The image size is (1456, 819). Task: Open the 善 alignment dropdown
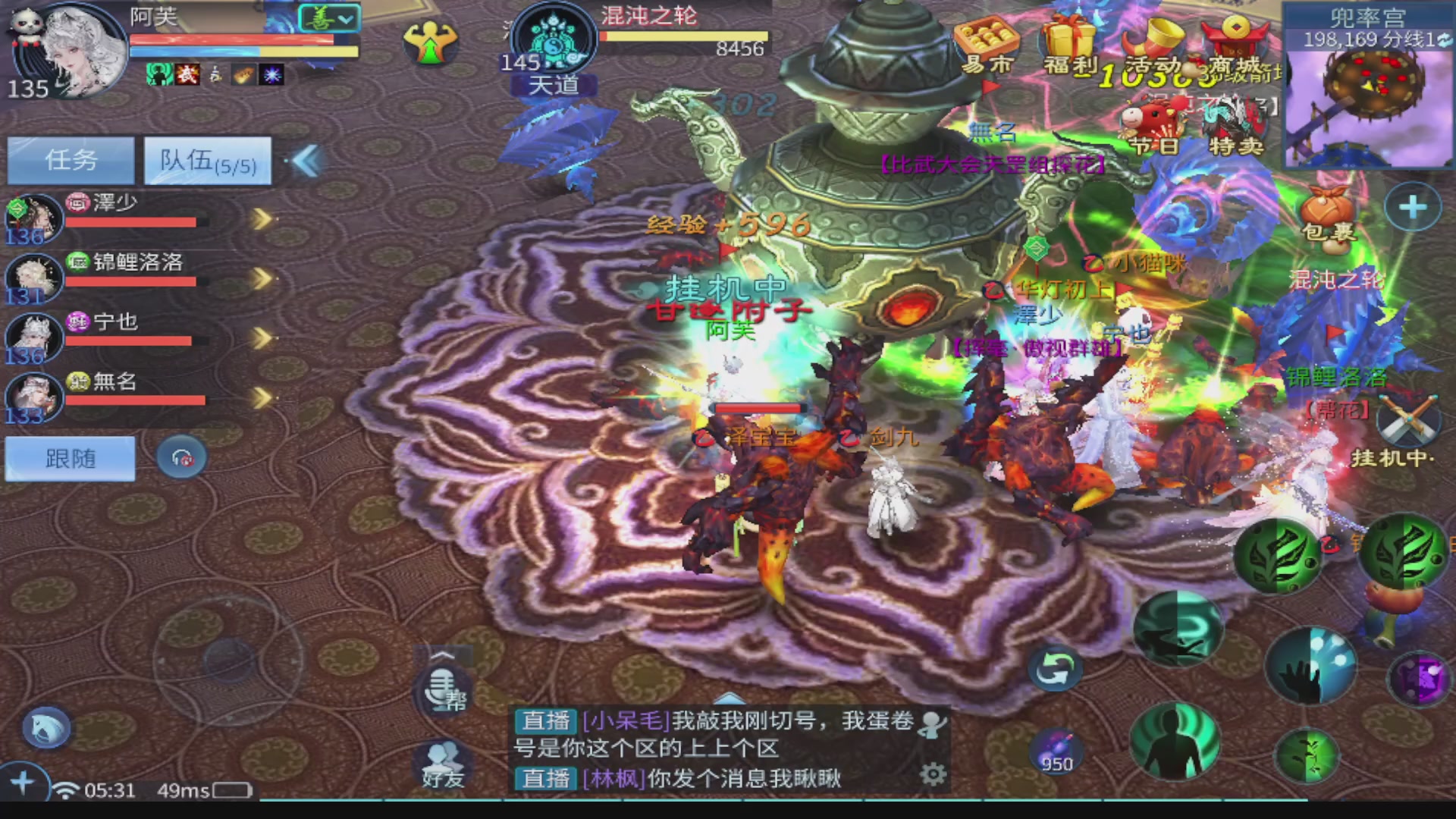pos(328,17)
